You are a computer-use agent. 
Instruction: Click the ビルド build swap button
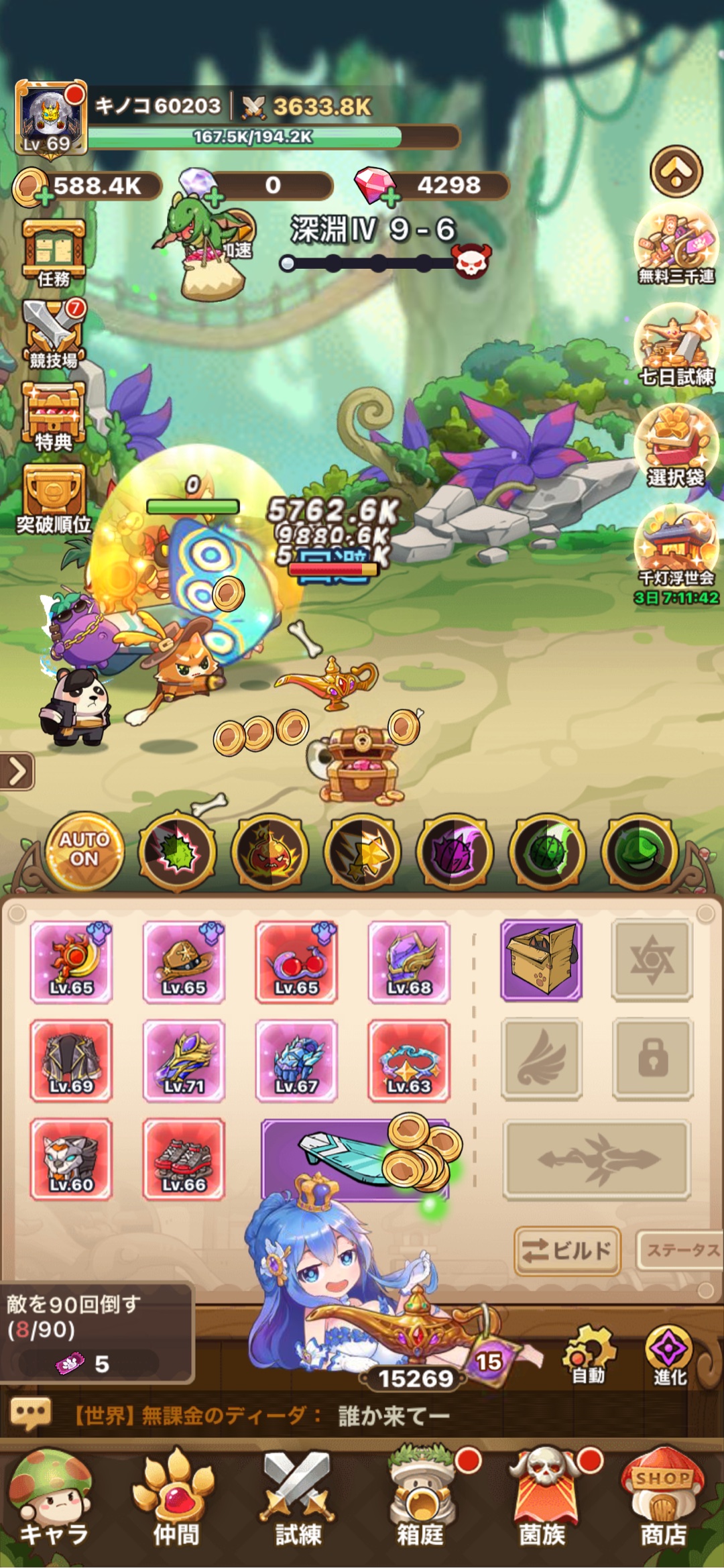click(x=567, y=1250)
